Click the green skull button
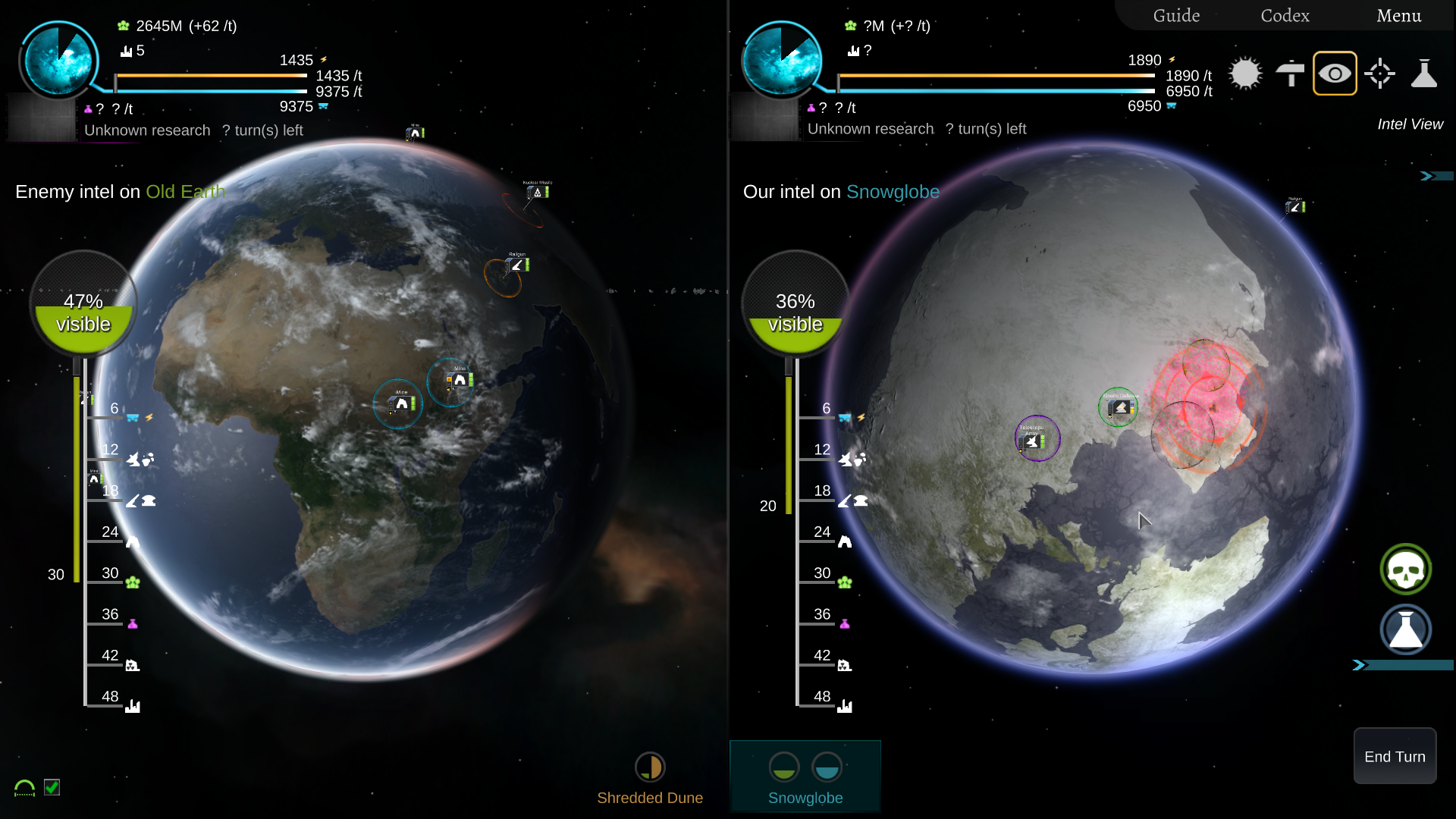1456x819 pixels. coord(1405,570)
